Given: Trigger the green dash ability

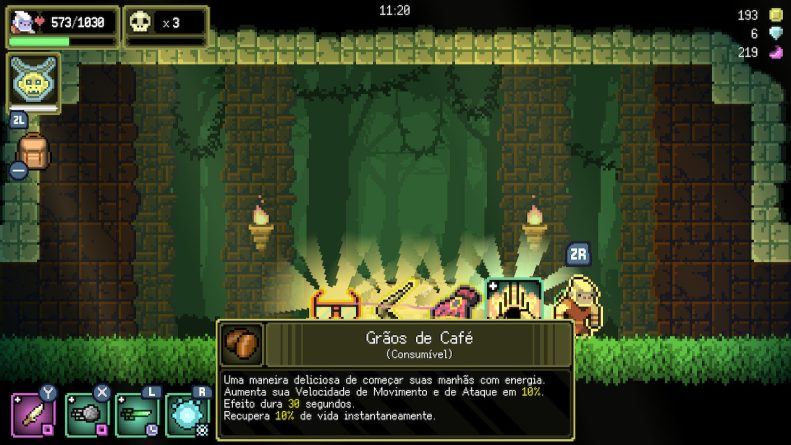Looking at the screenshot, I should coord(137,414).
